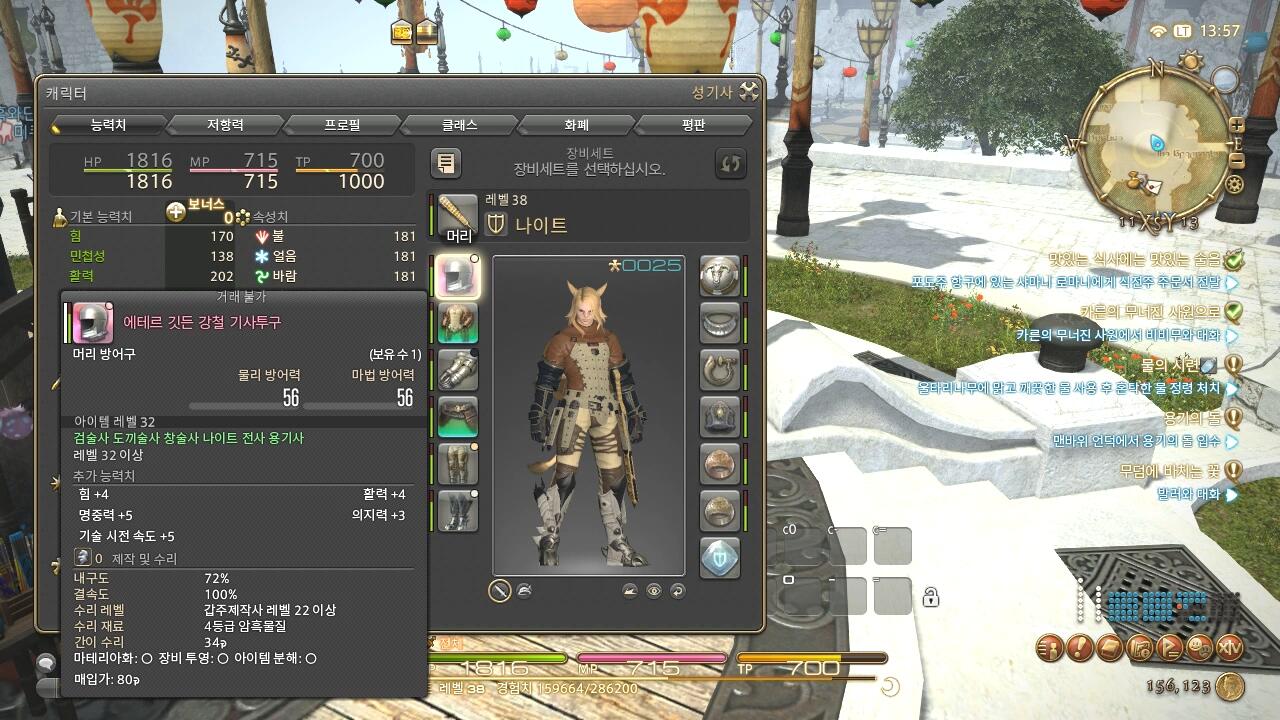
Task: Switch to the 평판 tab
Action: (693, 125)
